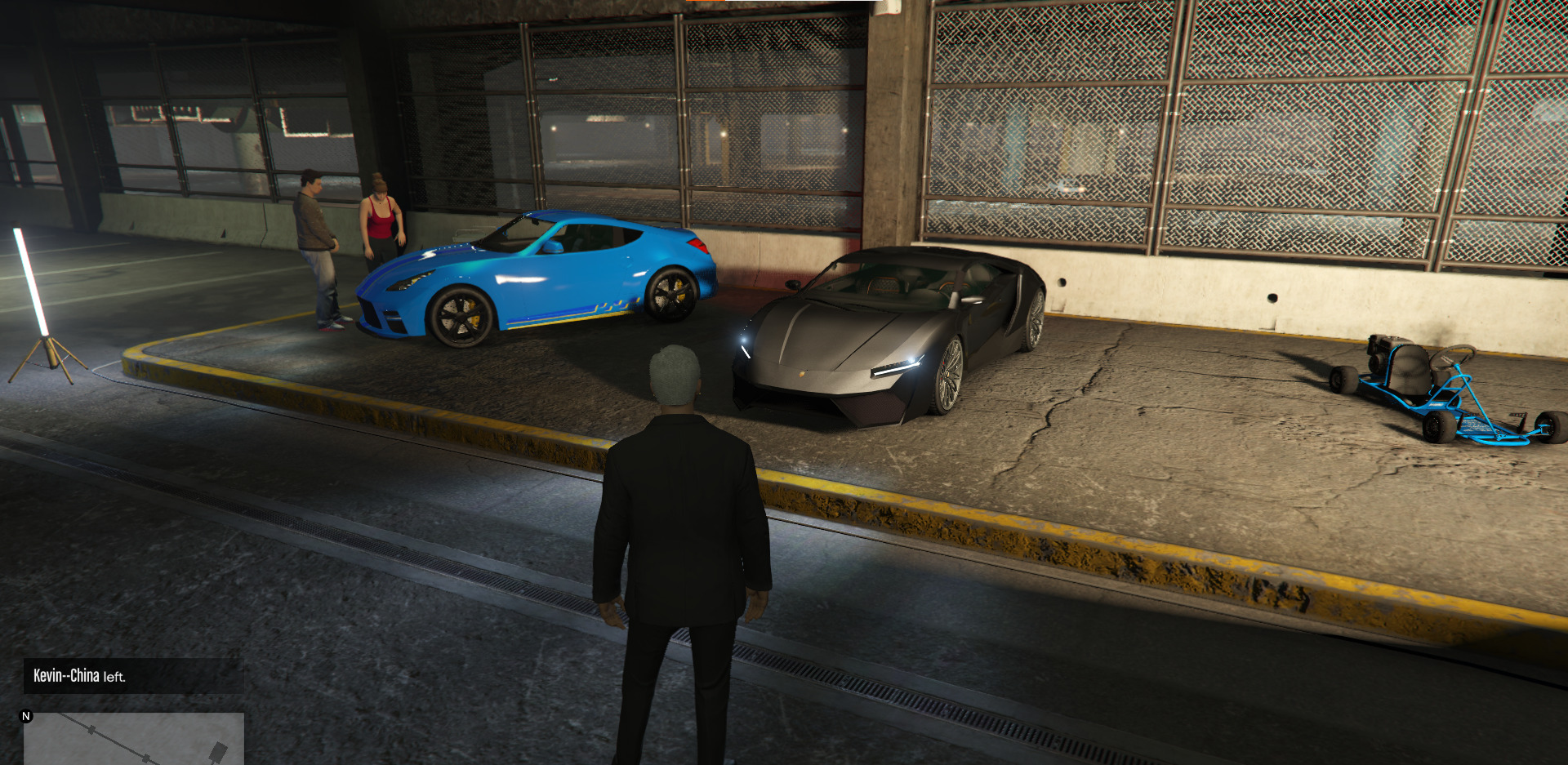Select the black car's front badge emblem
The width and height of the screenshot is (1568, 765).
point(802,374)
